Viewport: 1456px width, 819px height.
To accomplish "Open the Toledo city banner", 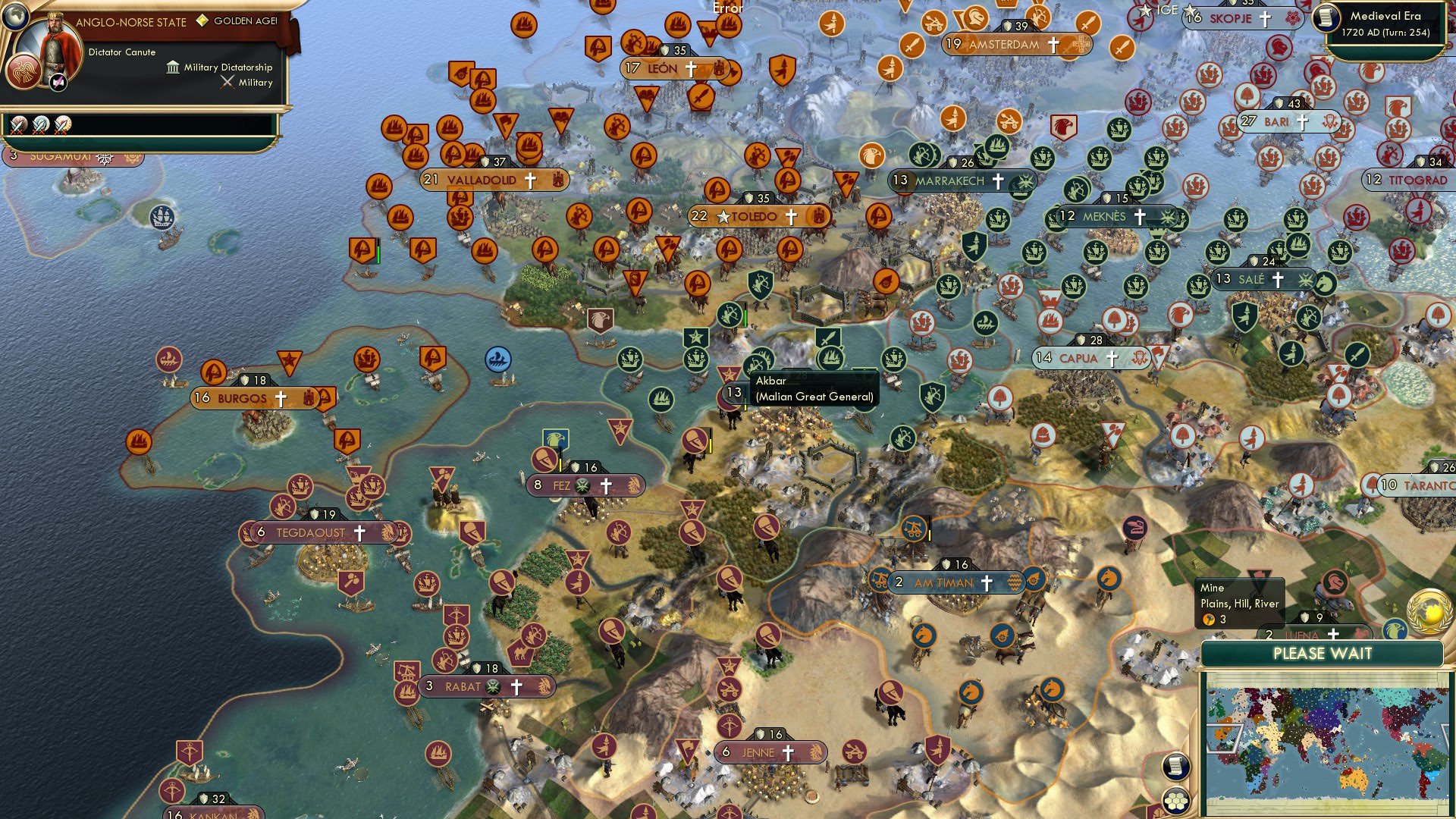I will point(758,218).
